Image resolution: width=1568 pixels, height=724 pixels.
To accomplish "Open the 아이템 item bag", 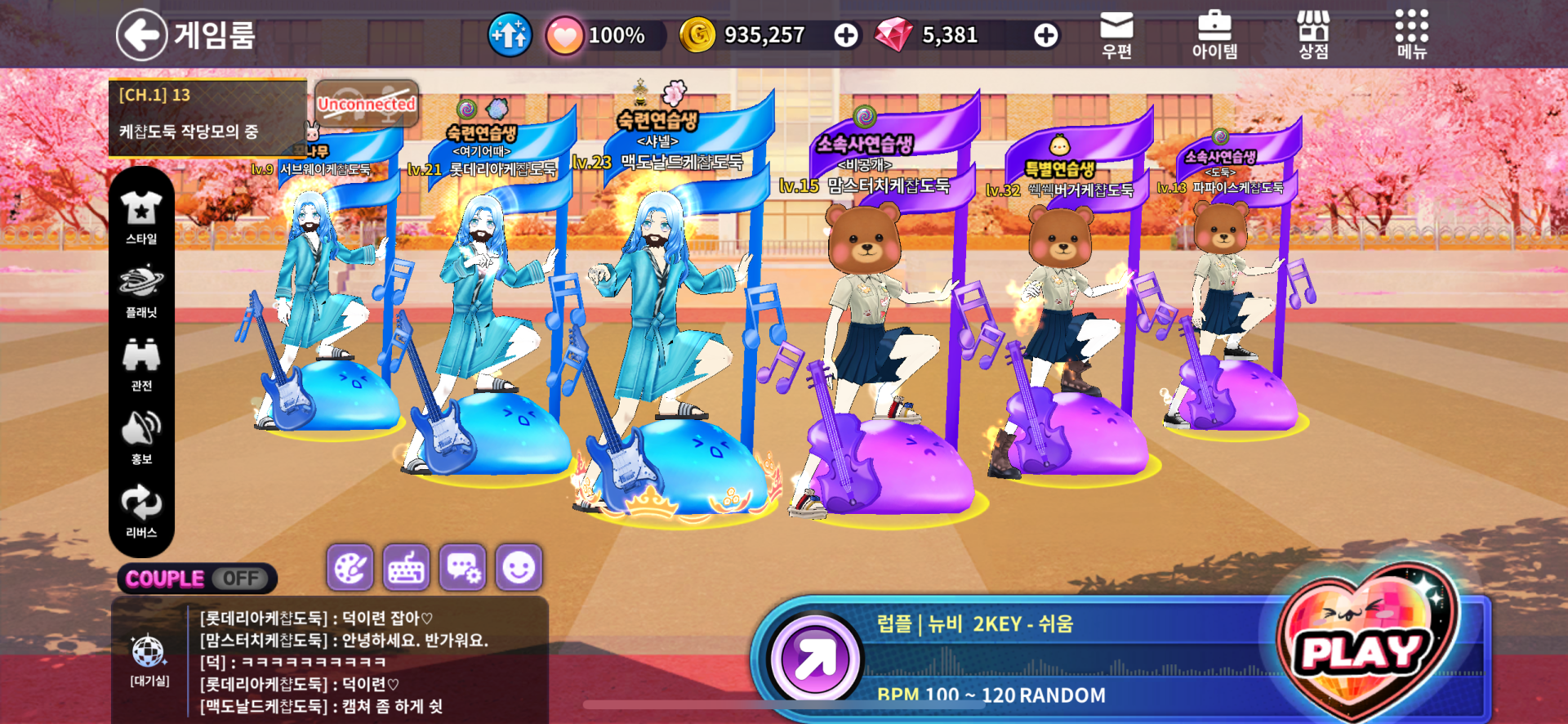I will (1214, 35).
